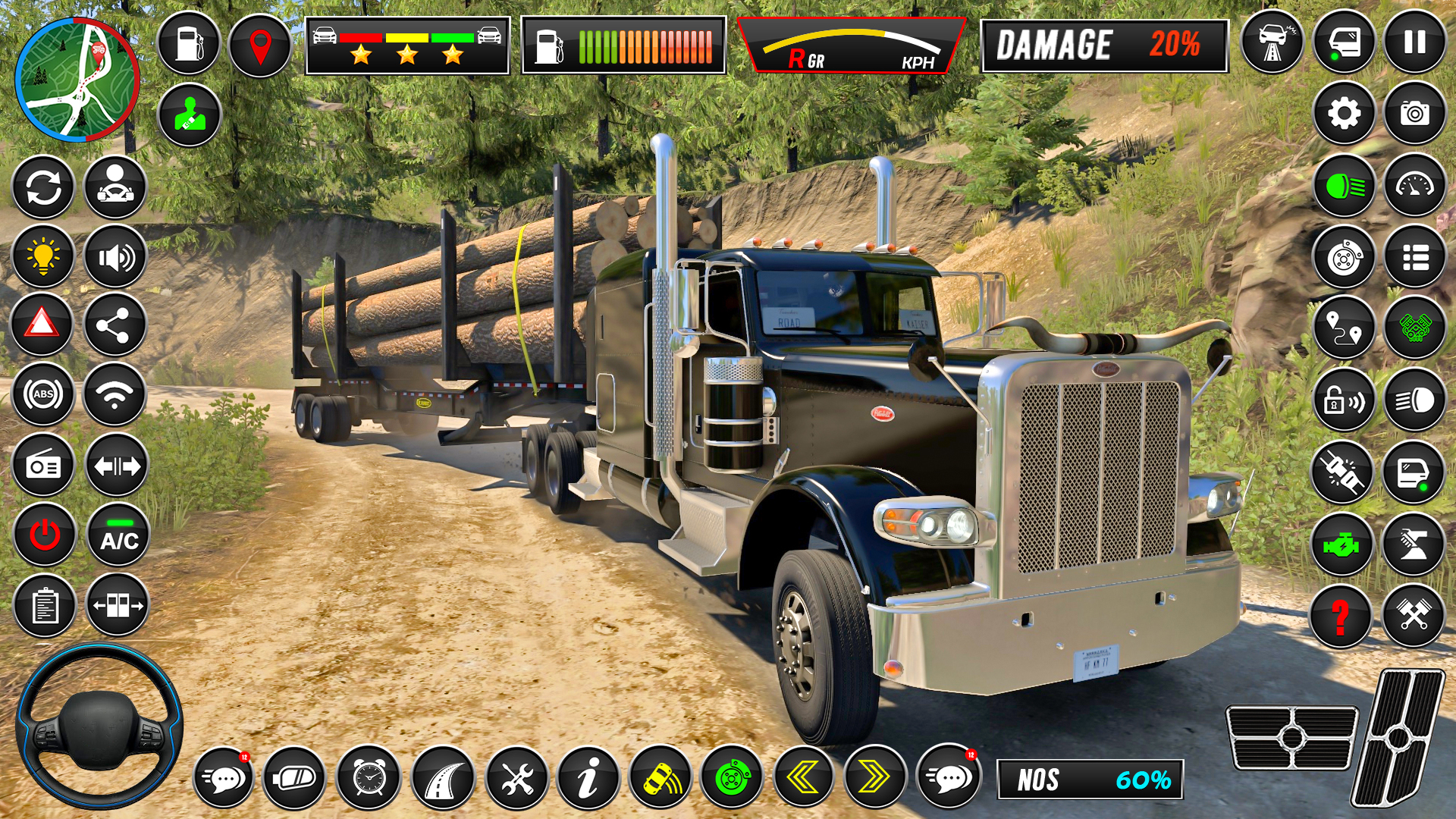Open the gear settings menu

1344,115
